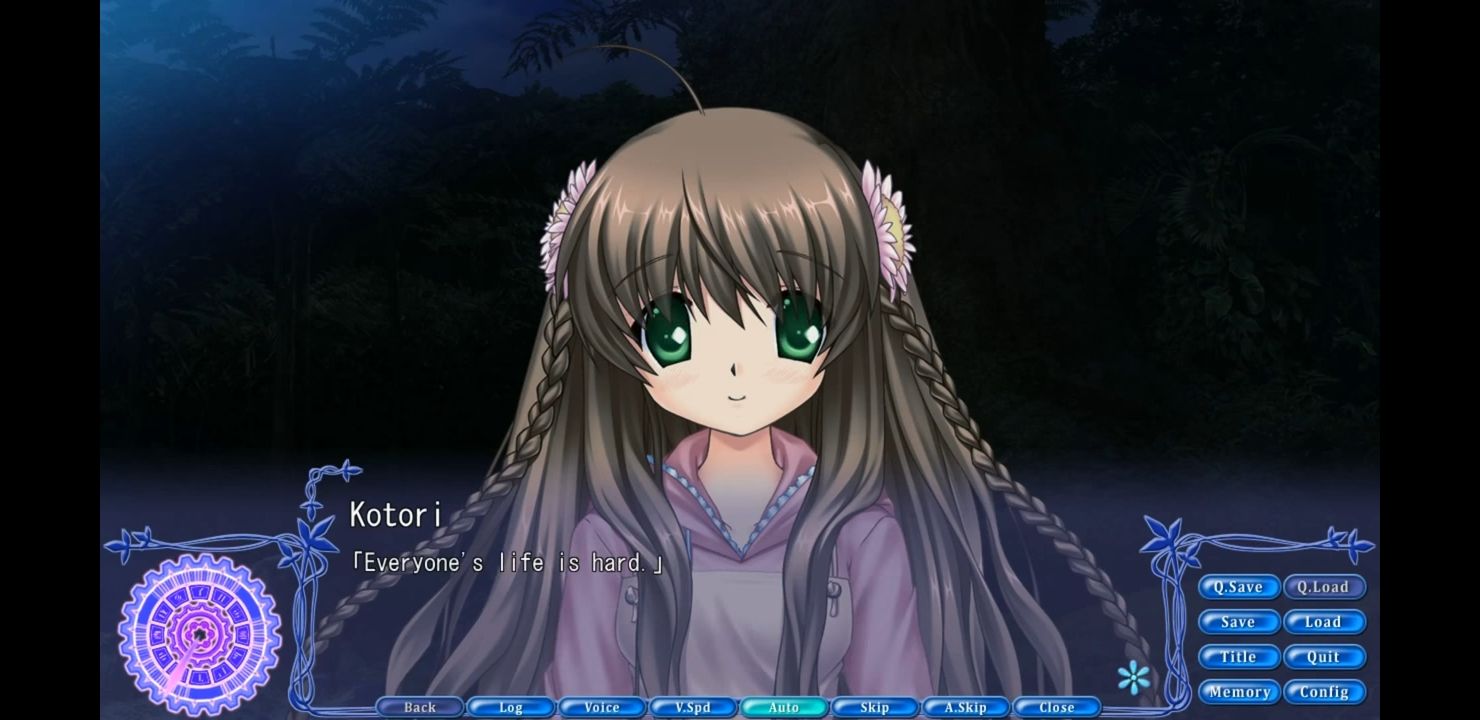Open the Config settings
Screen dimensions: 1480x720
pos(1325,691)
